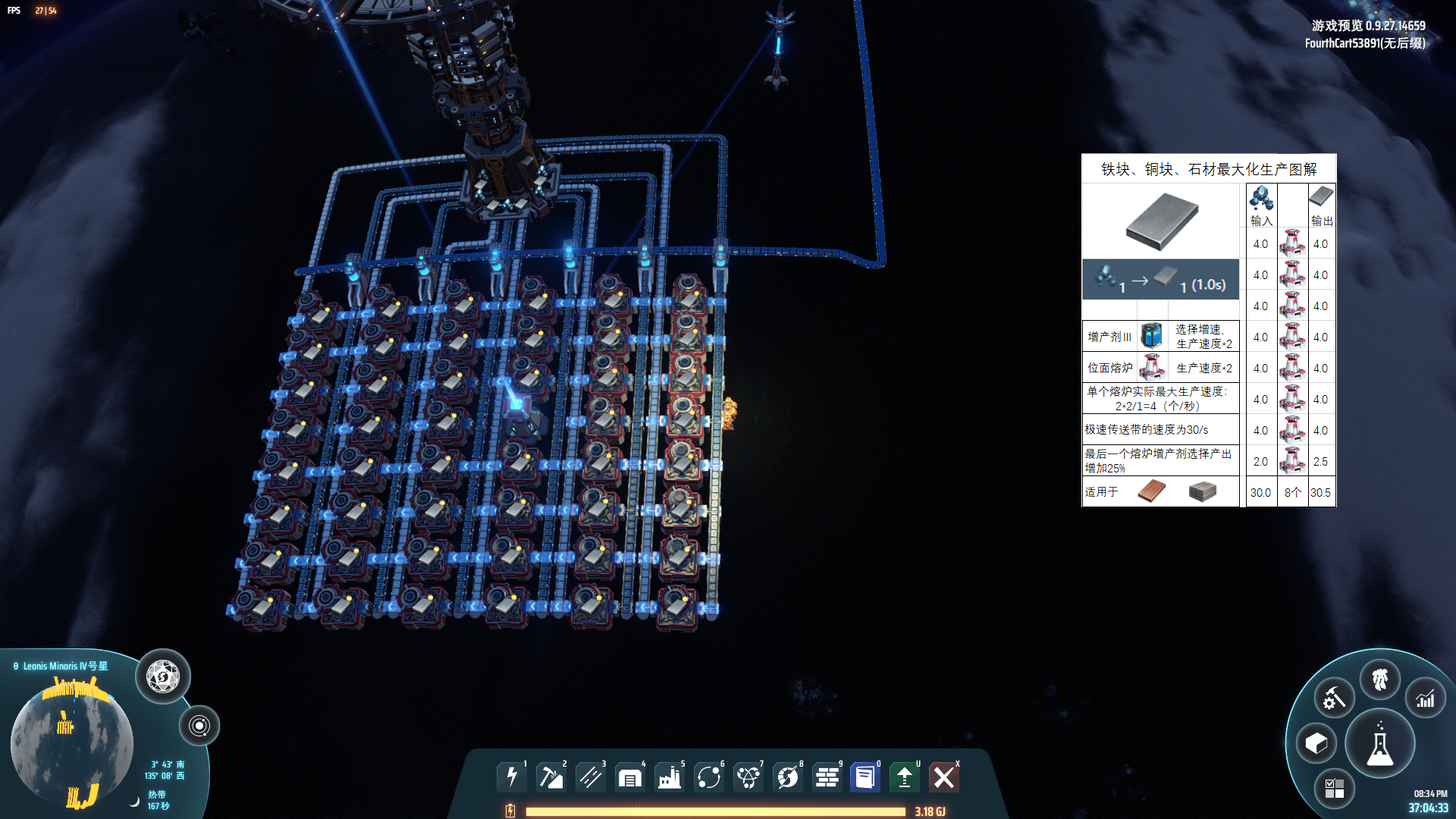Open the Extraction facilities category in the hotbar
Image resolution: width=1456 pixels, height=819 pixels.
tap(551, 777)
